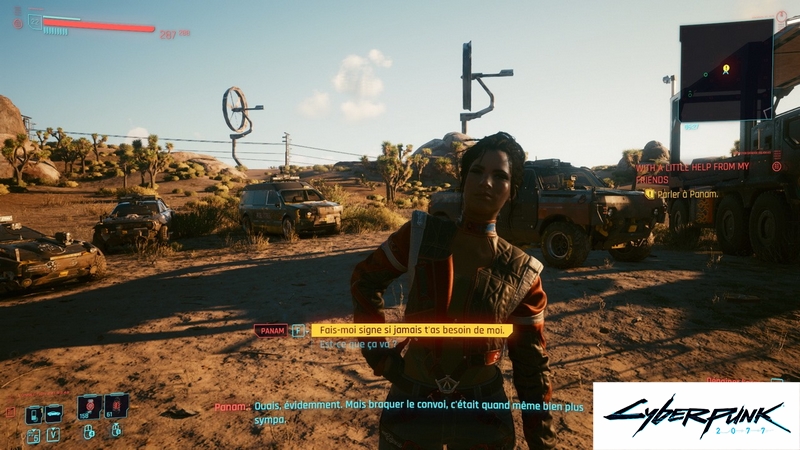Select the red grenade slot showing 158

(x=88, y=406)
